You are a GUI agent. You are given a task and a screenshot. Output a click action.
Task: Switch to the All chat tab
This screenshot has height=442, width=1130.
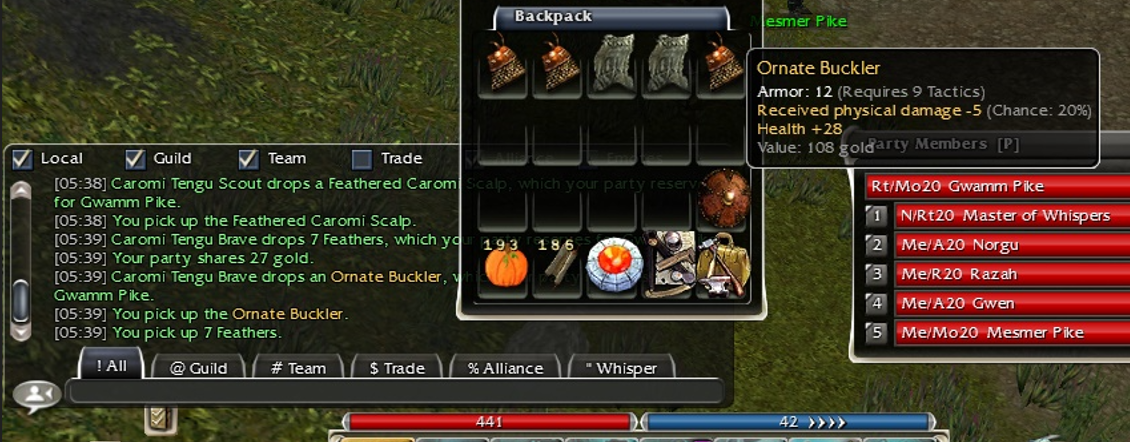pos(111,366)
